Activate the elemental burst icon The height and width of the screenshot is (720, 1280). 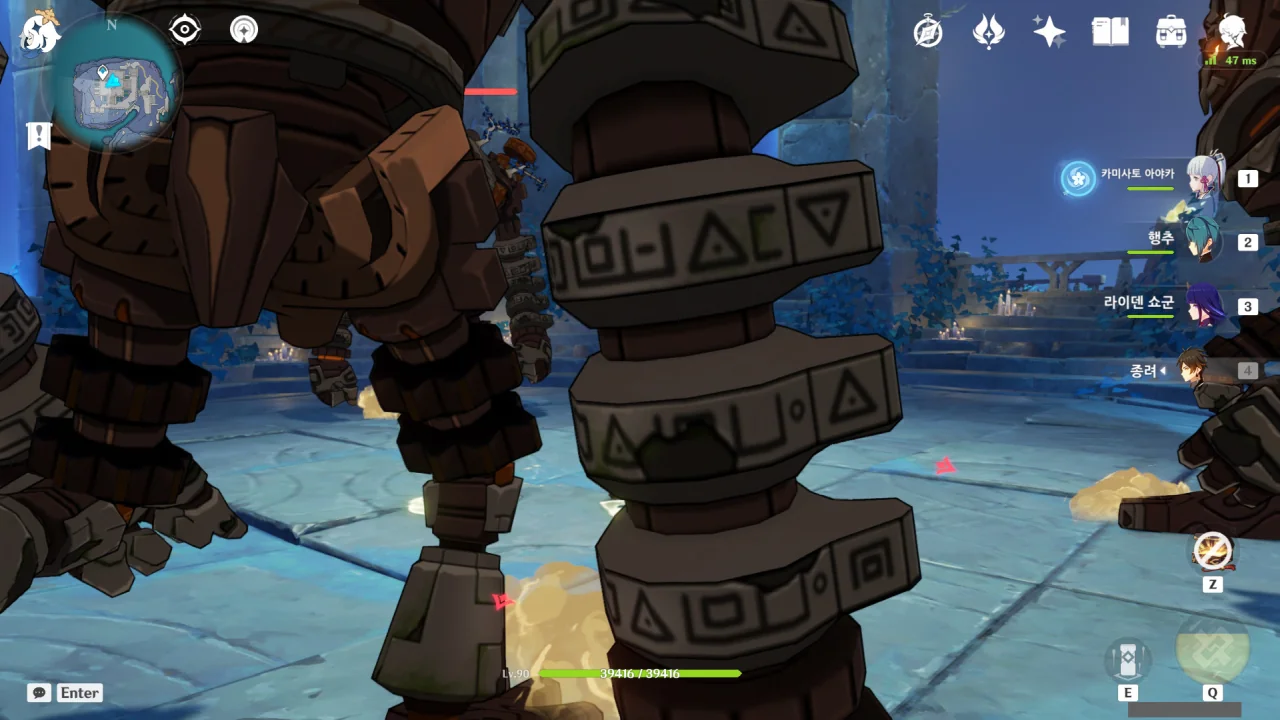pos(1212,648)
